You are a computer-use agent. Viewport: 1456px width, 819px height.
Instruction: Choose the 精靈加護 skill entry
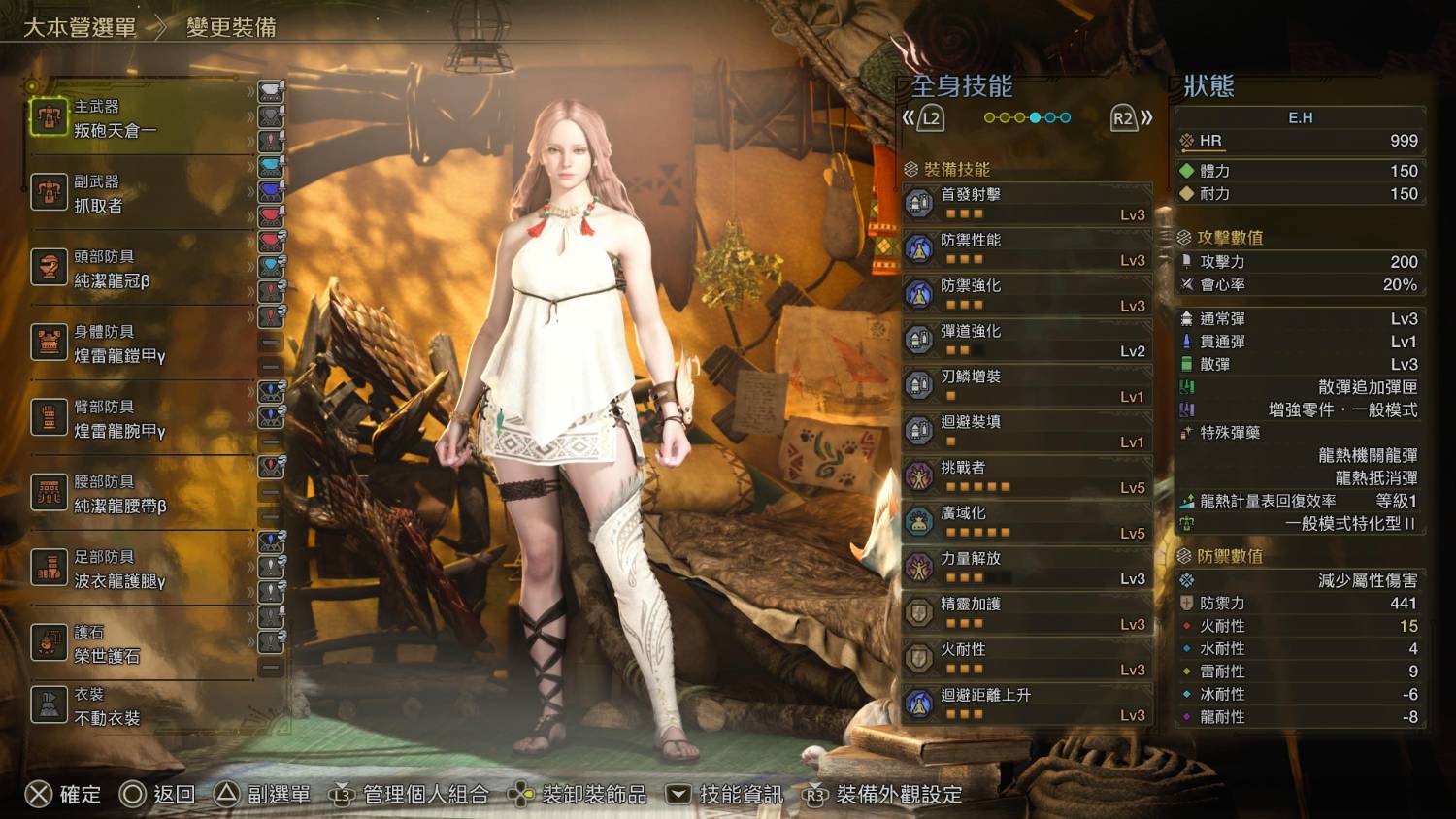pos(1027,613)
